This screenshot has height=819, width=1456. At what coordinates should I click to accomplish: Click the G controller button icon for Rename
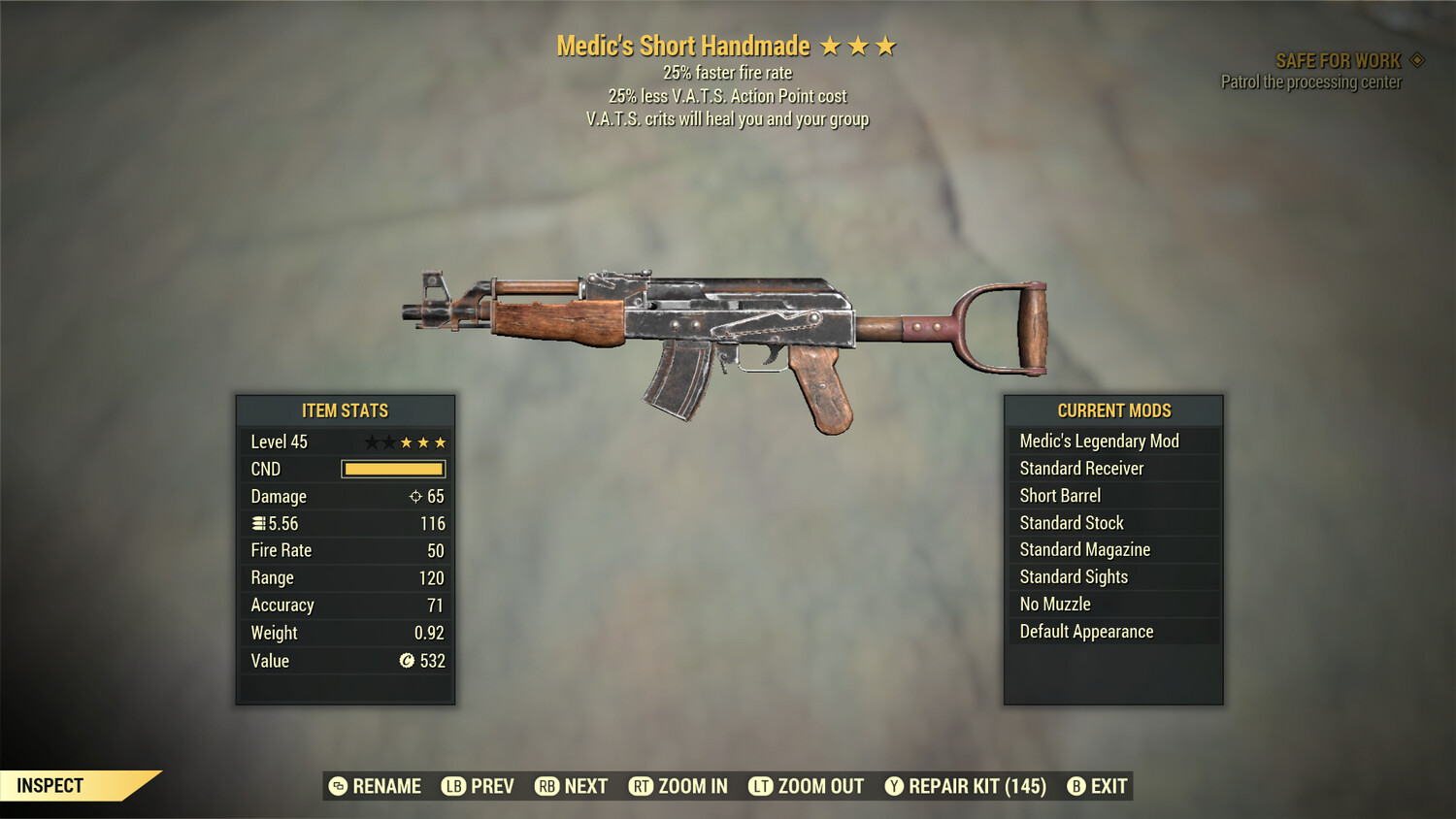tap(338, 786)
